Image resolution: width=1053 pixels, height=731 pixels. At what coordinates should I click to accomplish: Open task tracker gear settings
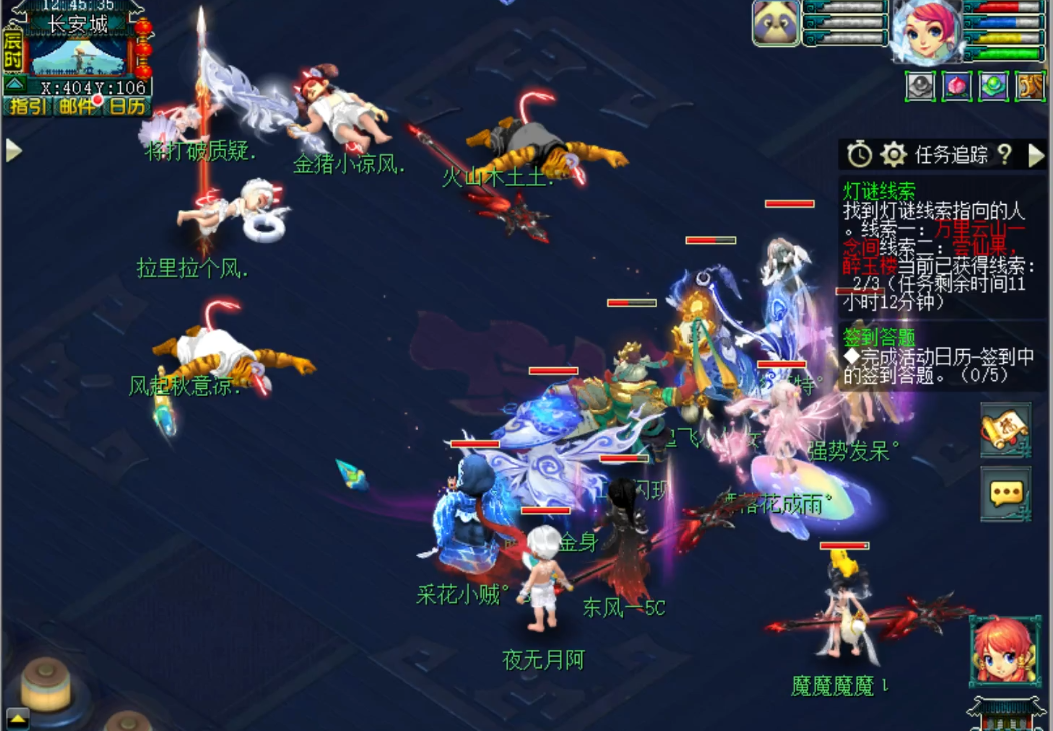pyautogui.click(x=893, y=154)
